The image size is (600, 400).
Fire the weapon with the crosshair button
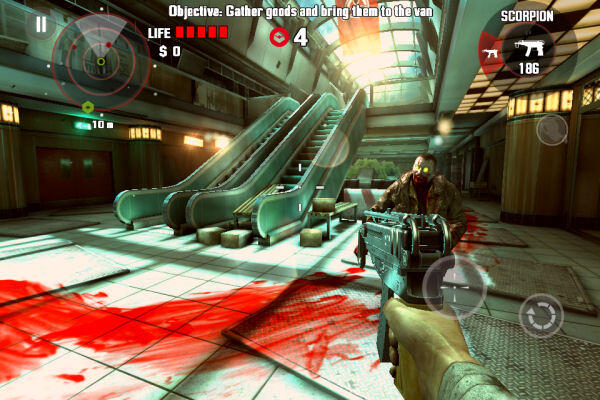click(x=455, y=286)
